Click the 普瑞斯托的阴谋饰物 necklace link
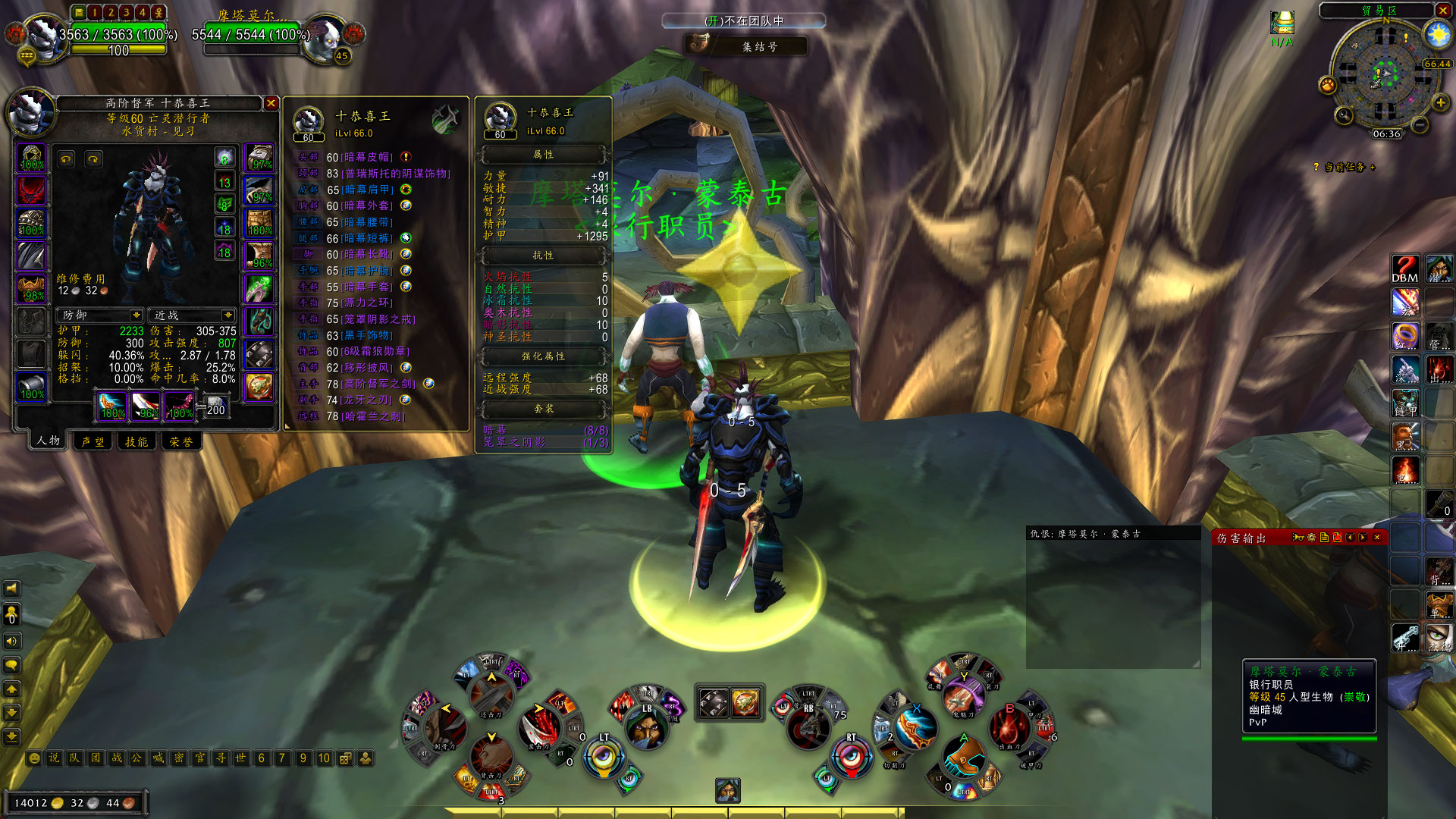This screenshot has width=1456, height=819. pos(397,174)
